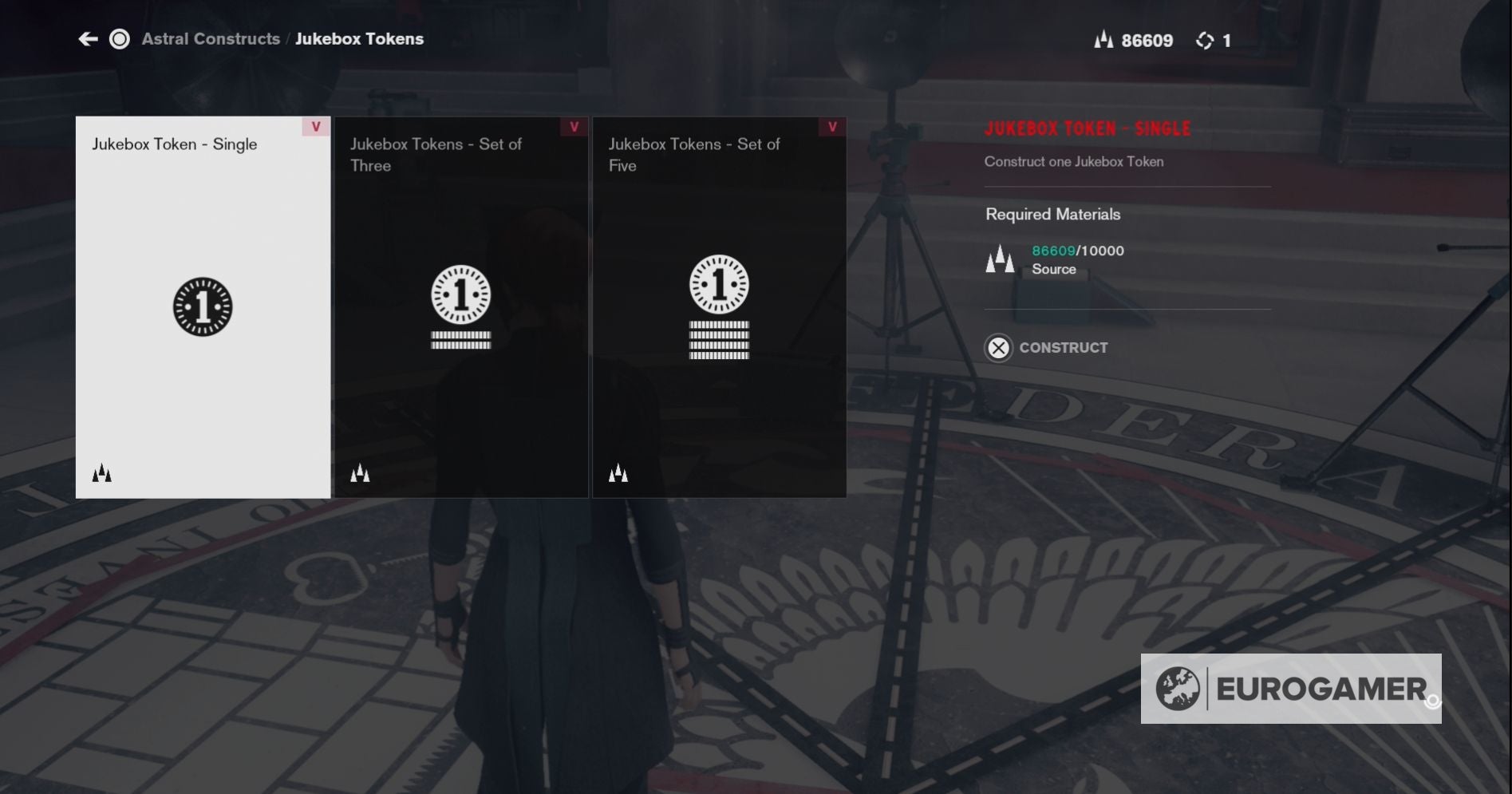1512x794 pixels.
Task: Switch to the Jukebox Tokens breadcrumb entry
Action: [x=360, y=38]
